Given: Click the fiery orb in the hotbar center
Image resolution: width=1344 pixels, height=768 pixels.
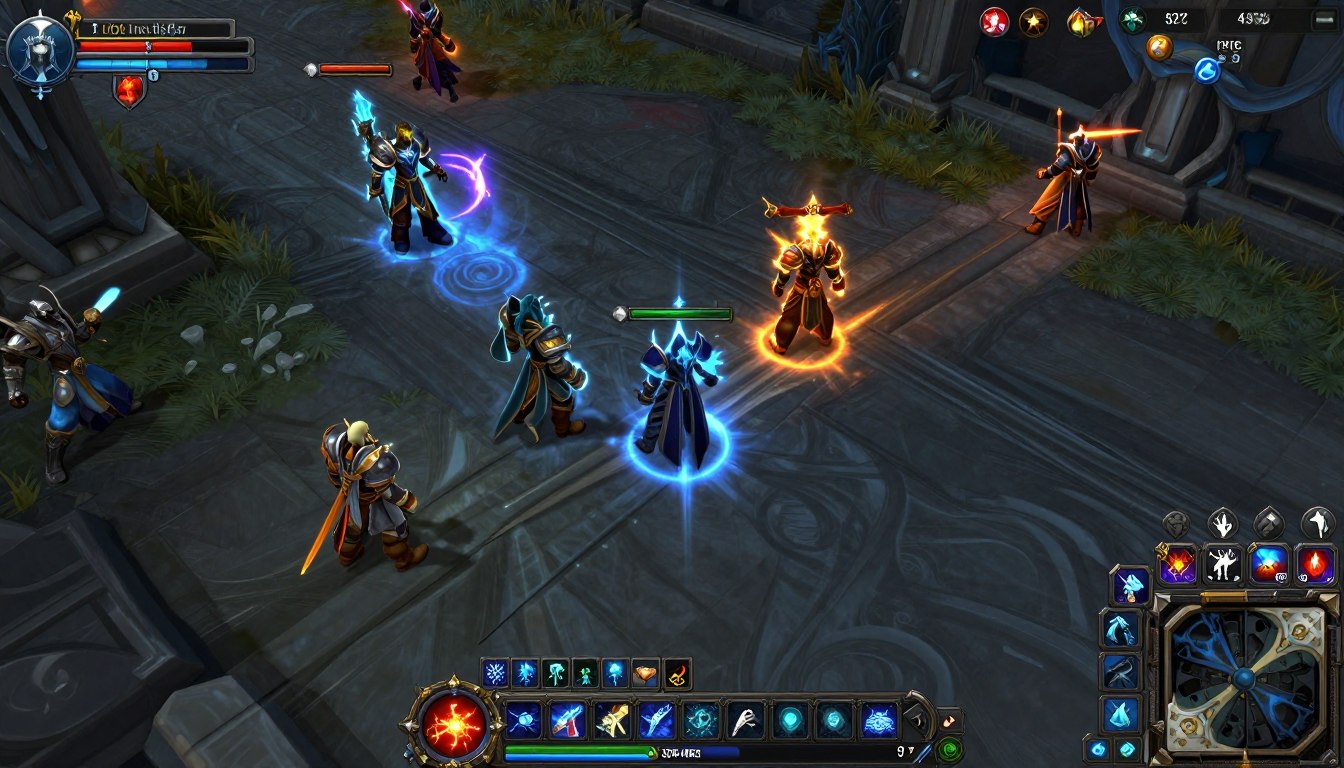Looking at the screenshot, I should point(454,725).
